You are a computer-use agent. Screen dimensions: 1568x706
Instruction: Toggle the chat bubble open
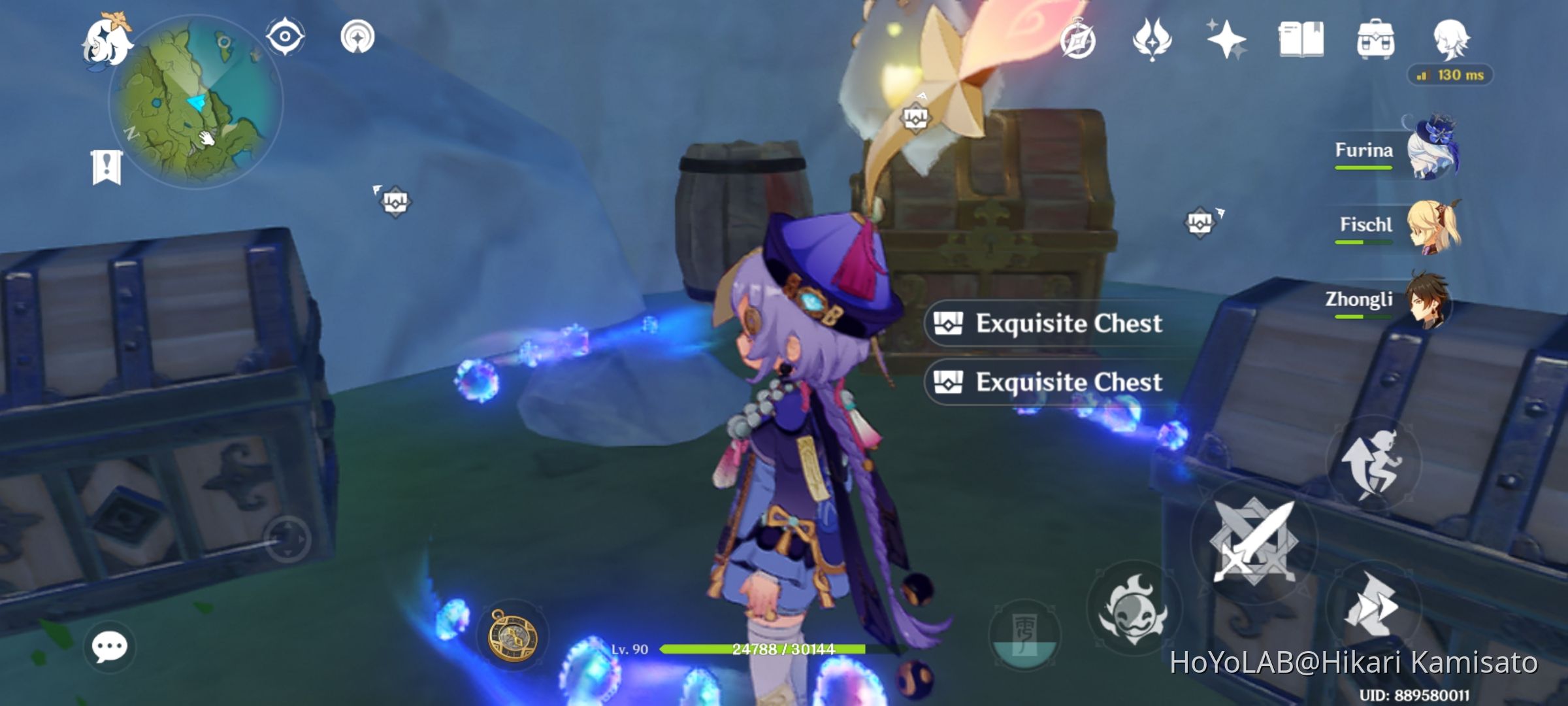click(x=110, y=647)
